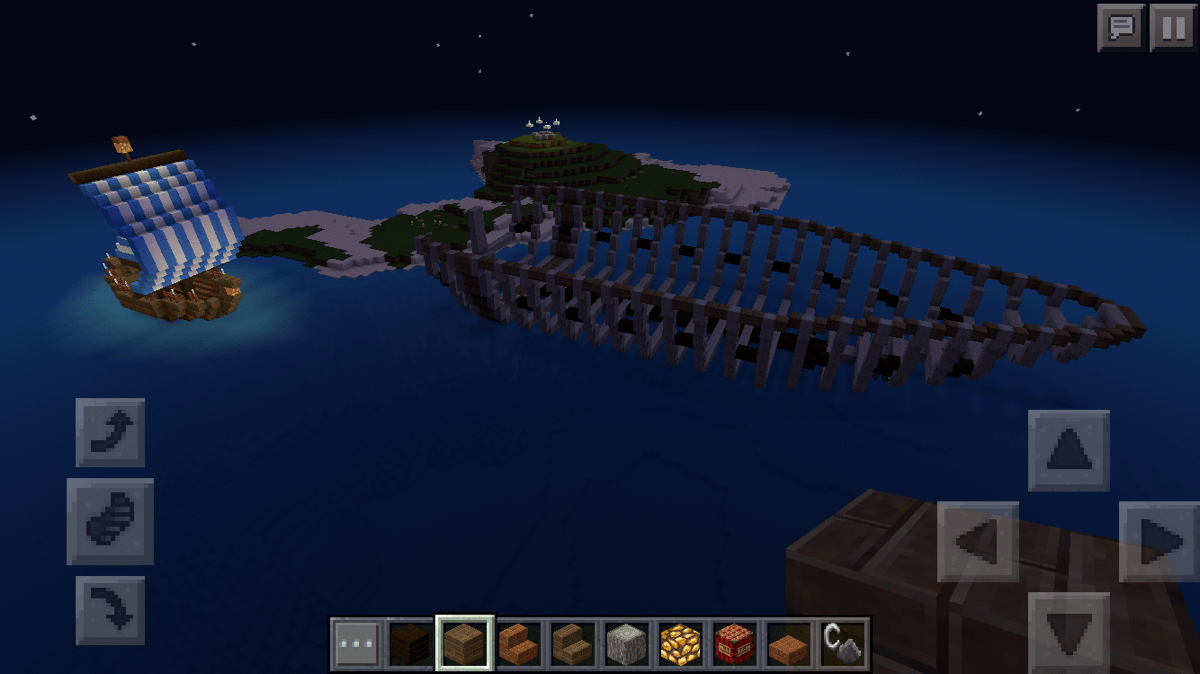Select the highlighted light wood planks slot
The image size is (1200, 674).
click(x=464, y=643)
